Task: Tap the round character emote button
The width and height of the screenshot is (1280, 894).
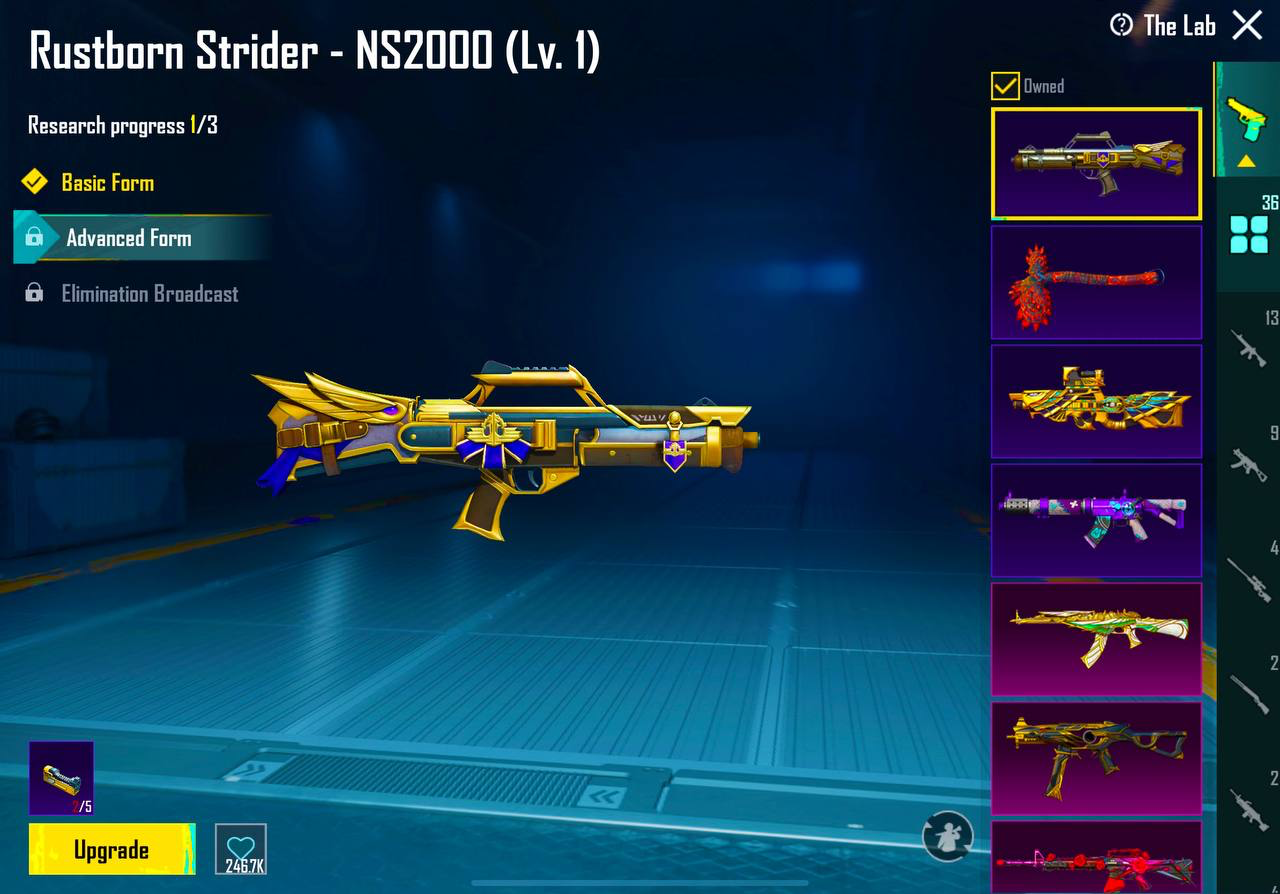Action: [947, 836]
